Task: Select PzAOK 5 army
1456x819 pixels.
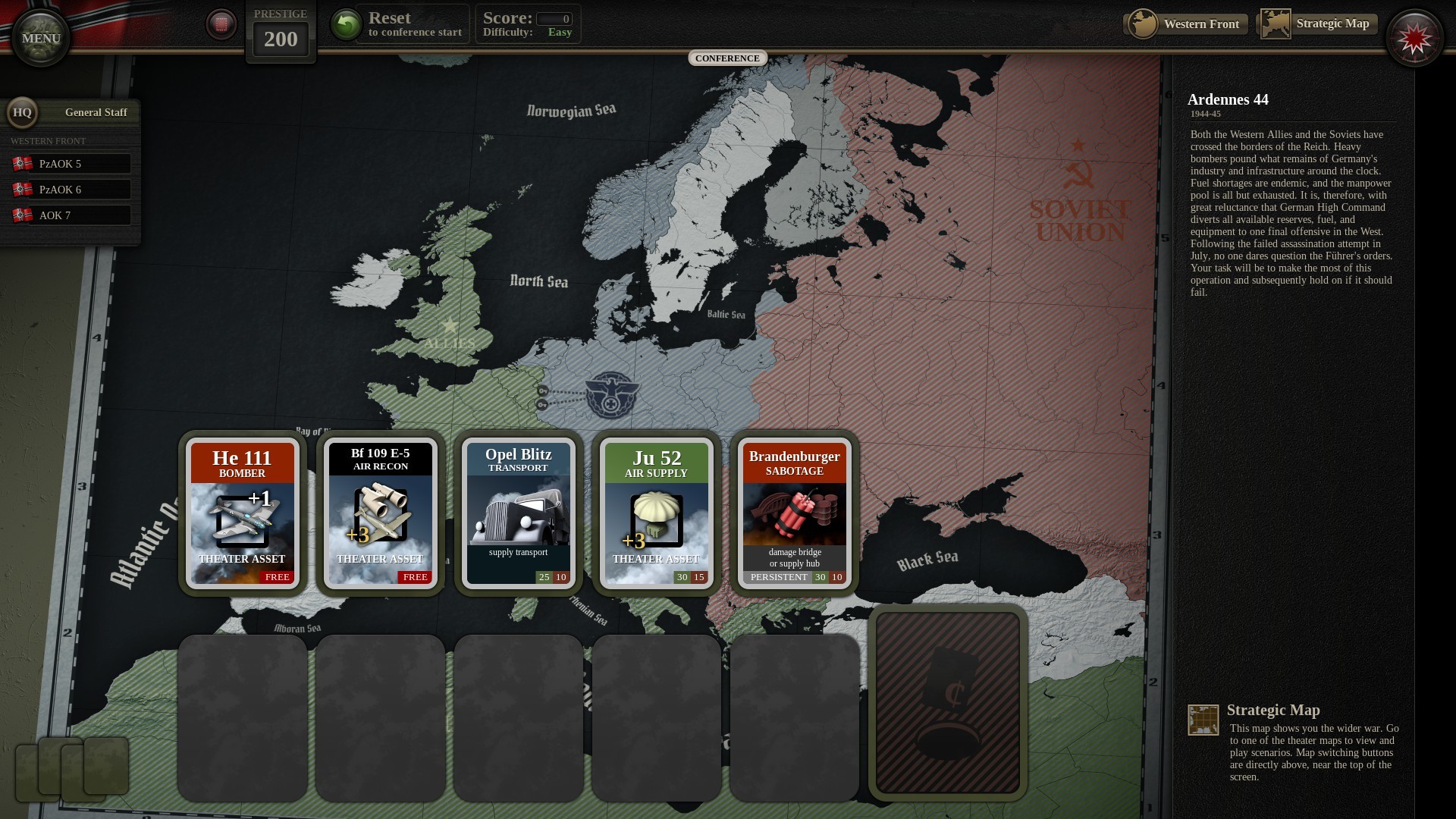Action: pyautogui.click(x=71, y=164)
